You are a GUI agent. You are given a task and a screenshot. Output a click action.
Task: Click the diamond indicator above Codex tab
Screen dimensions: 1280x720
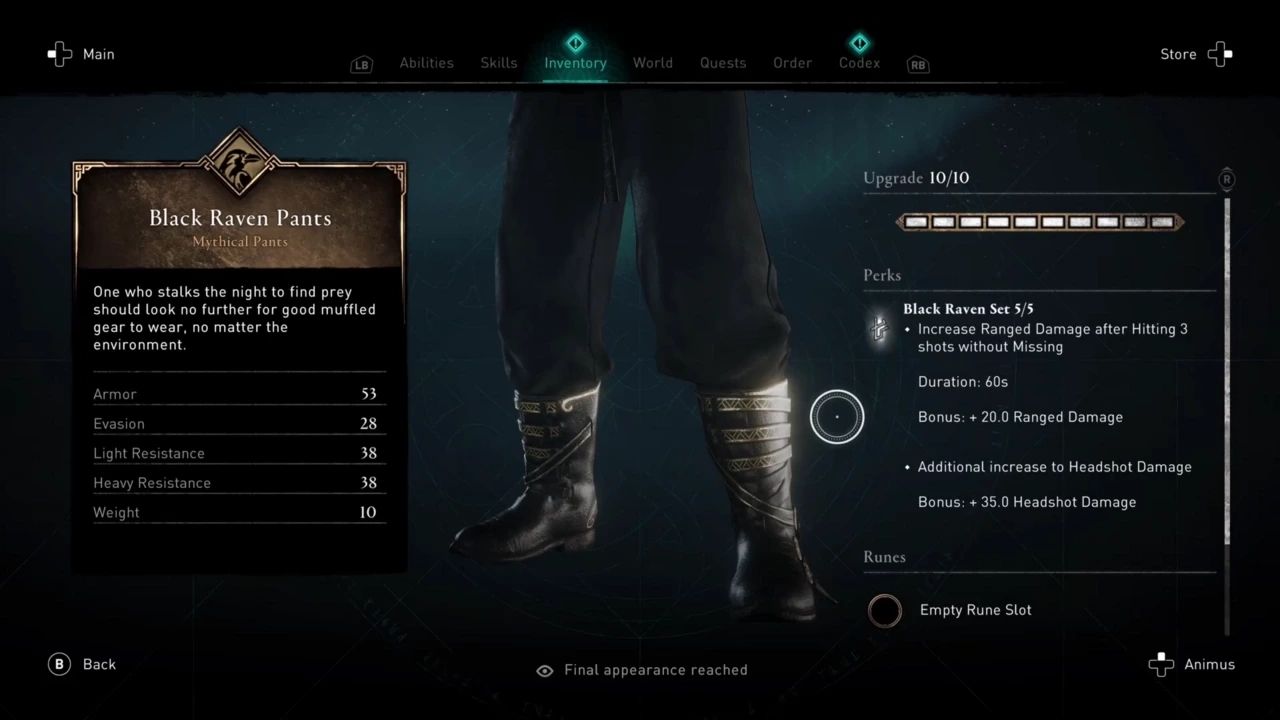pyautogui.click(x=859, y=43)
